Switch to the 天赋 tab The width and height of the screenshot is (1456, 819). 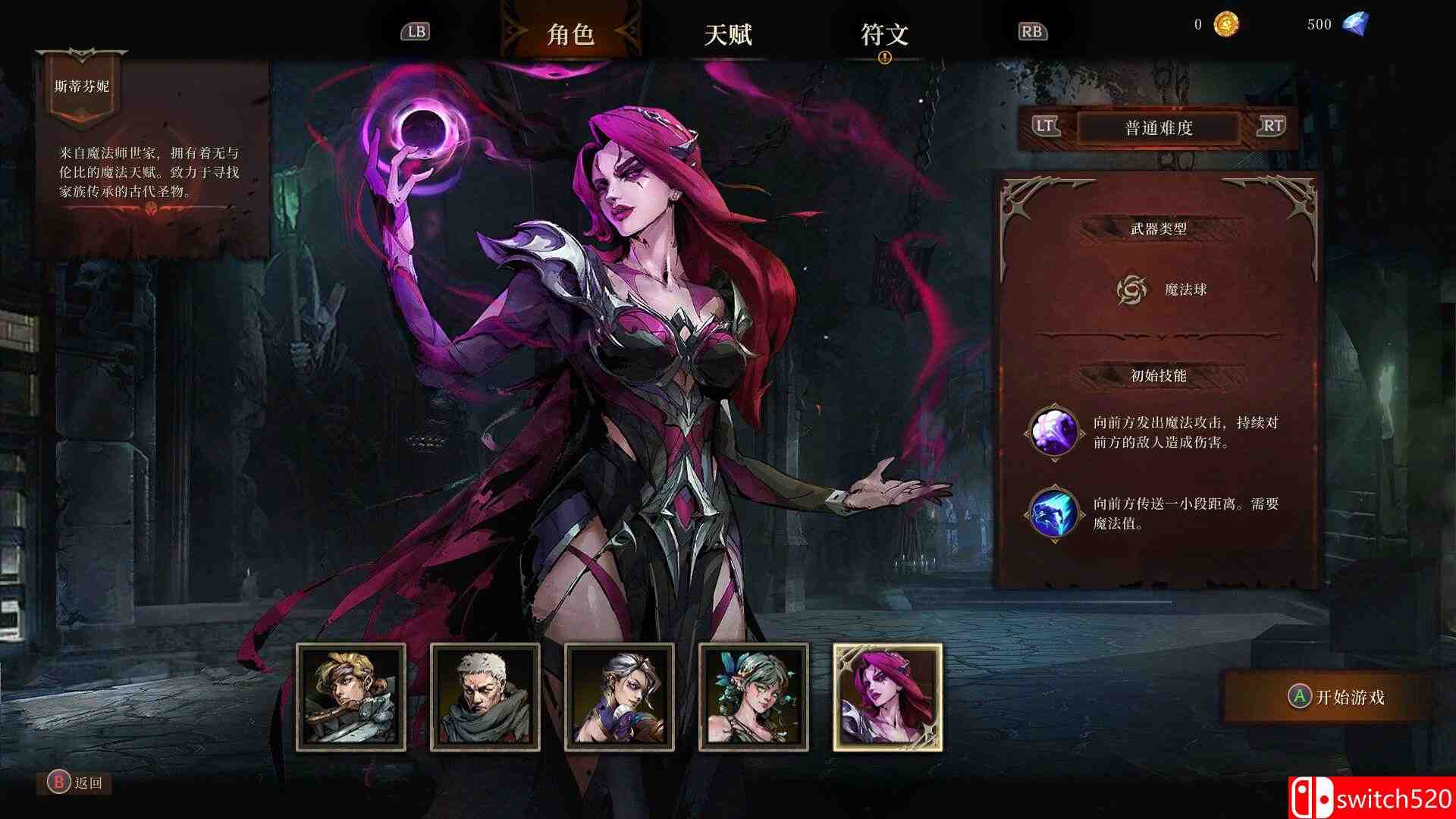click(x=730, y=34)
